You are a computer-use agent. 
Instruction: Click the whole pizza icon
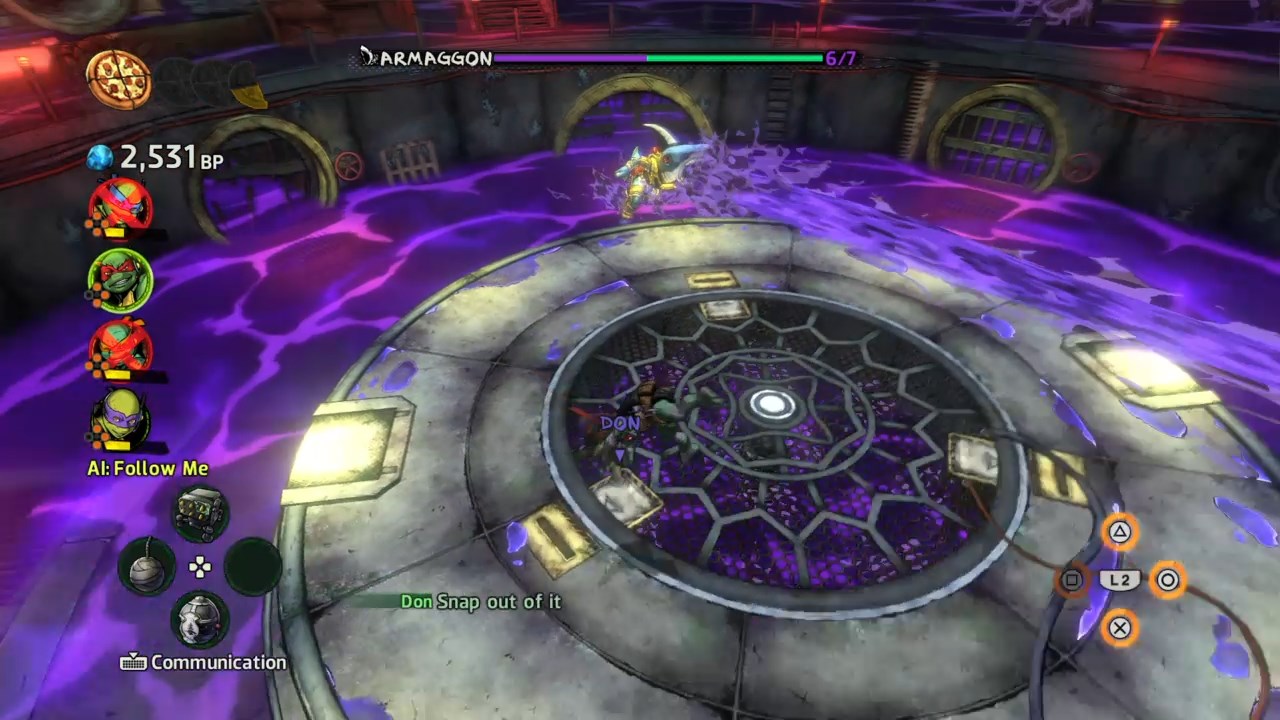pyautogui.click(x=118, y=79)
